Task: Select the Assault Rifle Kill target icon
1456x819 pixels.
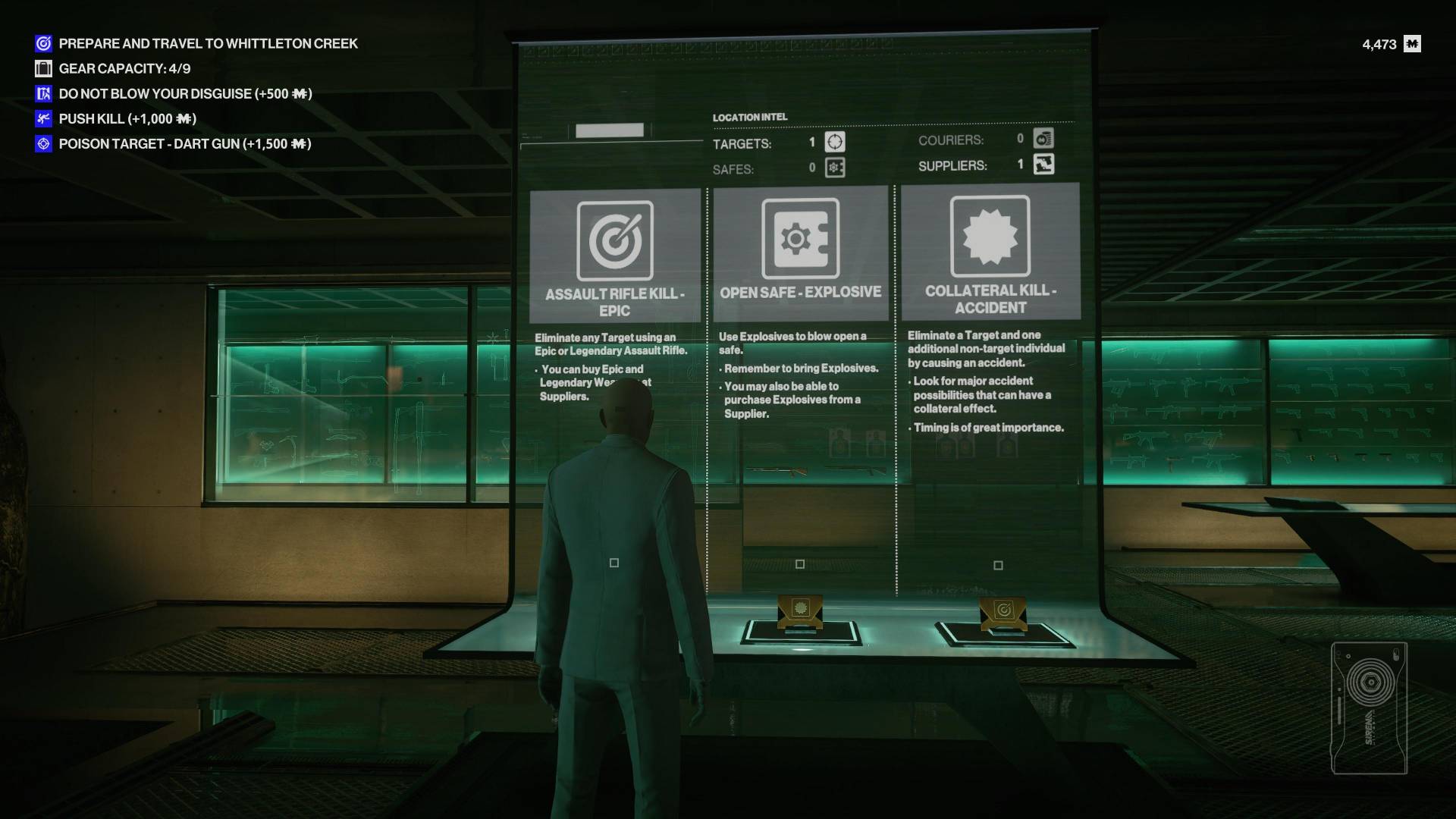Action: coord(616,238)
